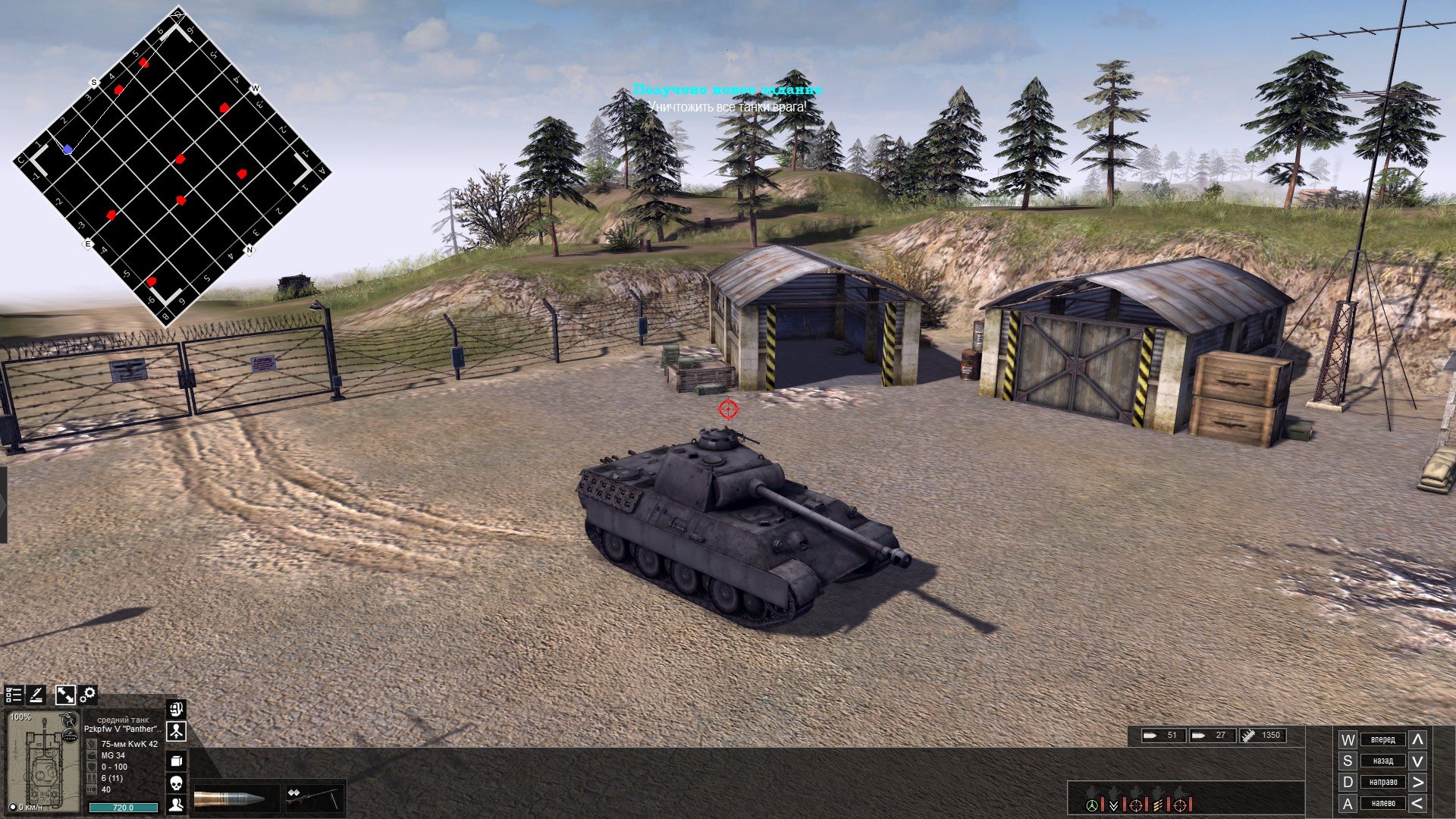Expand the side panel tab on the left edge
Viewport: 1456px width, 819px height.
pos(4,504)
